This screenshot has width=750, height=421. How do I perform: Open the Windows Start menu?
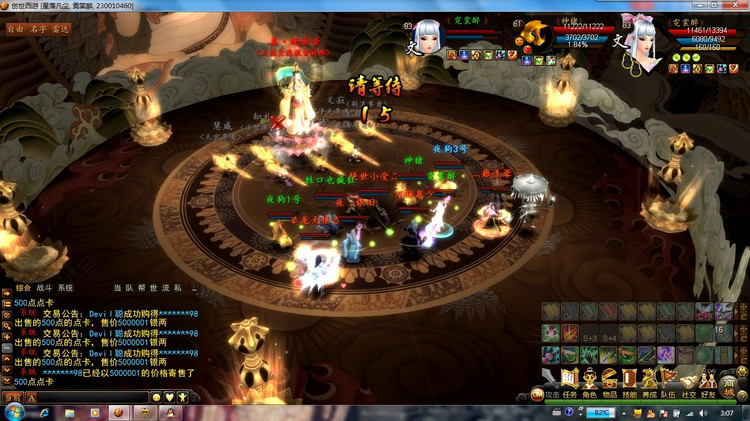click(x=13, y=412)
